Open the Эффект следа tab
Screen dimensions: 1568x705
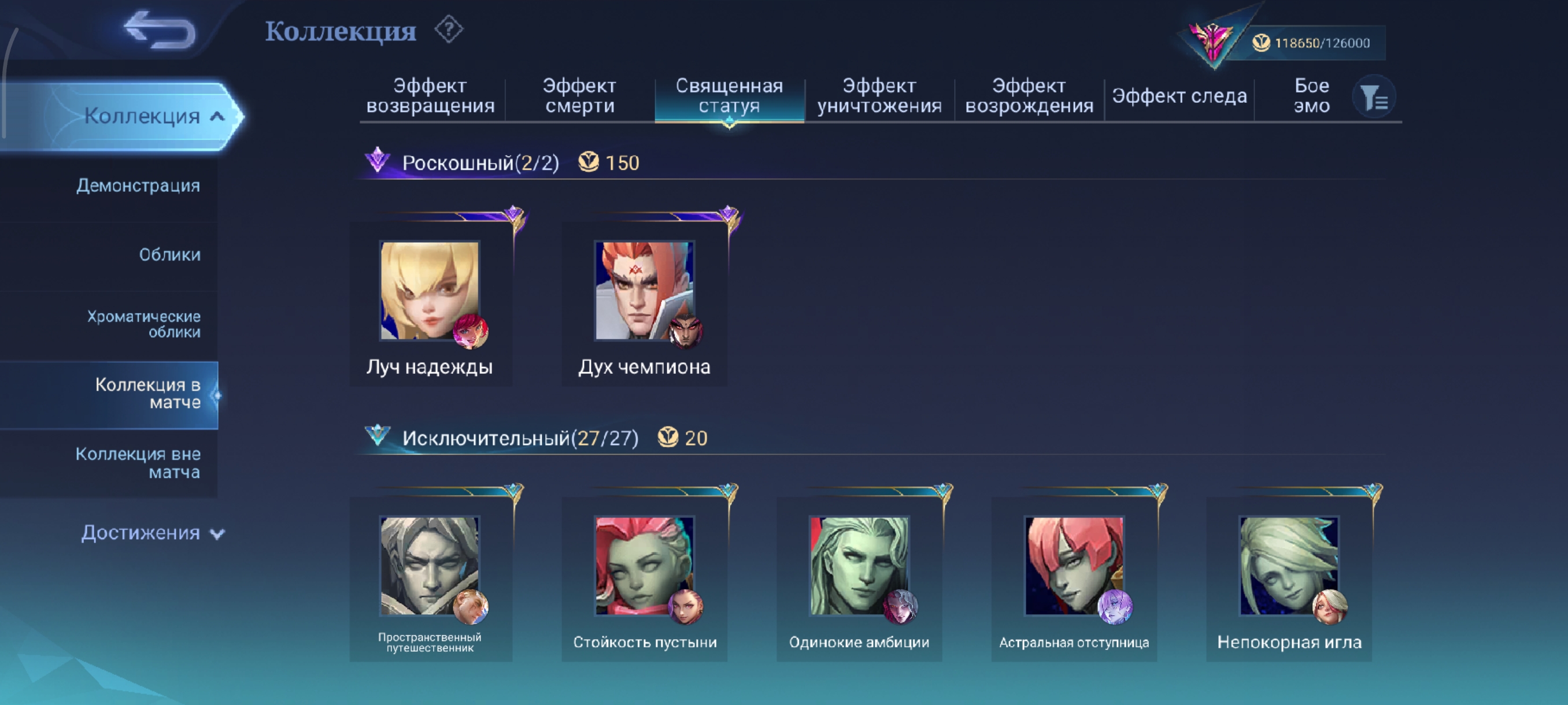[x=1179, y=96]
